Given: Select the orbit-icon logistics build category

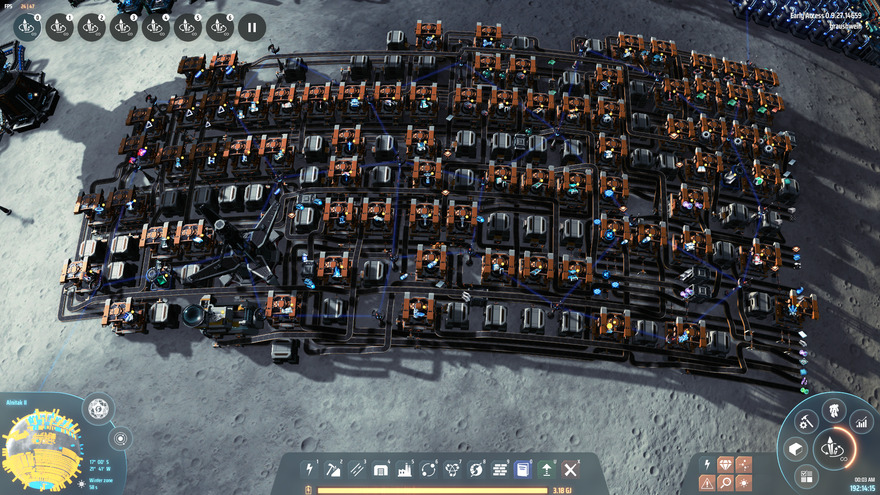Looking at the screenshot, I should [429, 469].
